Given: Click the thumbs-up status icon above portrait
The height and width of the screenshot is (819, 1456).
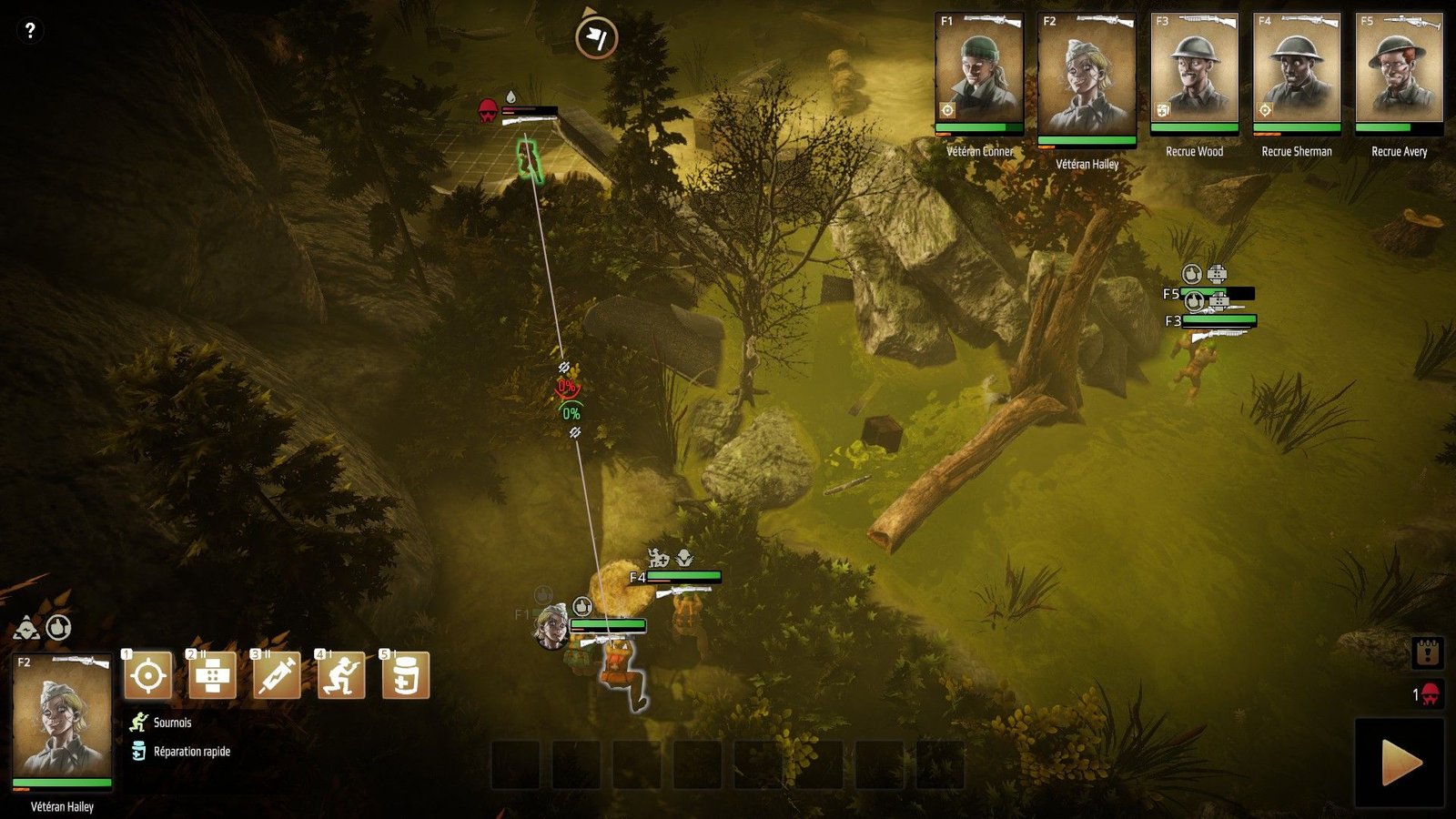Looking at the screenshot, I should click(x=59, y=627).
